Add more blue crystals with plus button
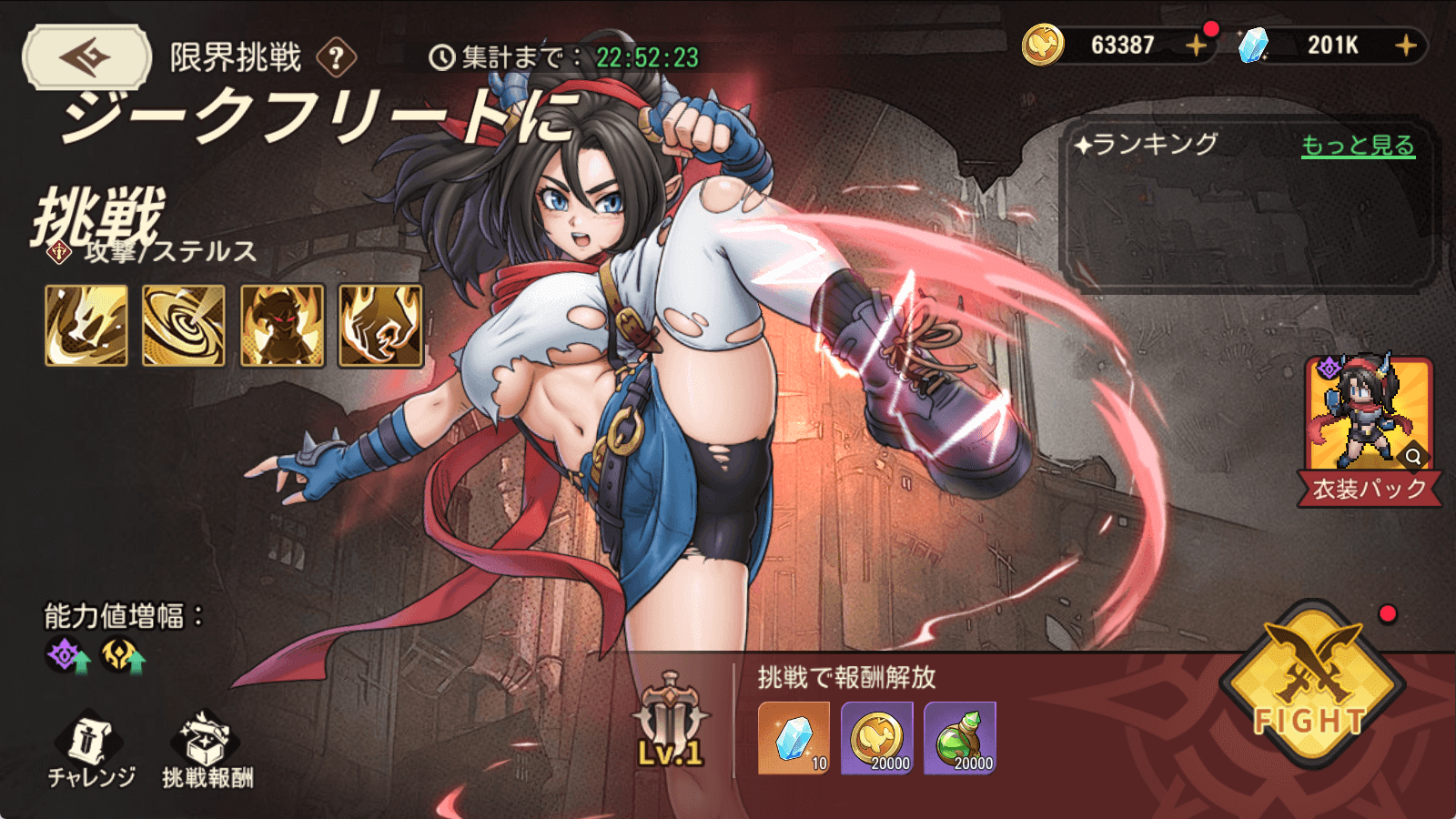The width and height of the screenshot is (1456, 819). coord(1405,45)
